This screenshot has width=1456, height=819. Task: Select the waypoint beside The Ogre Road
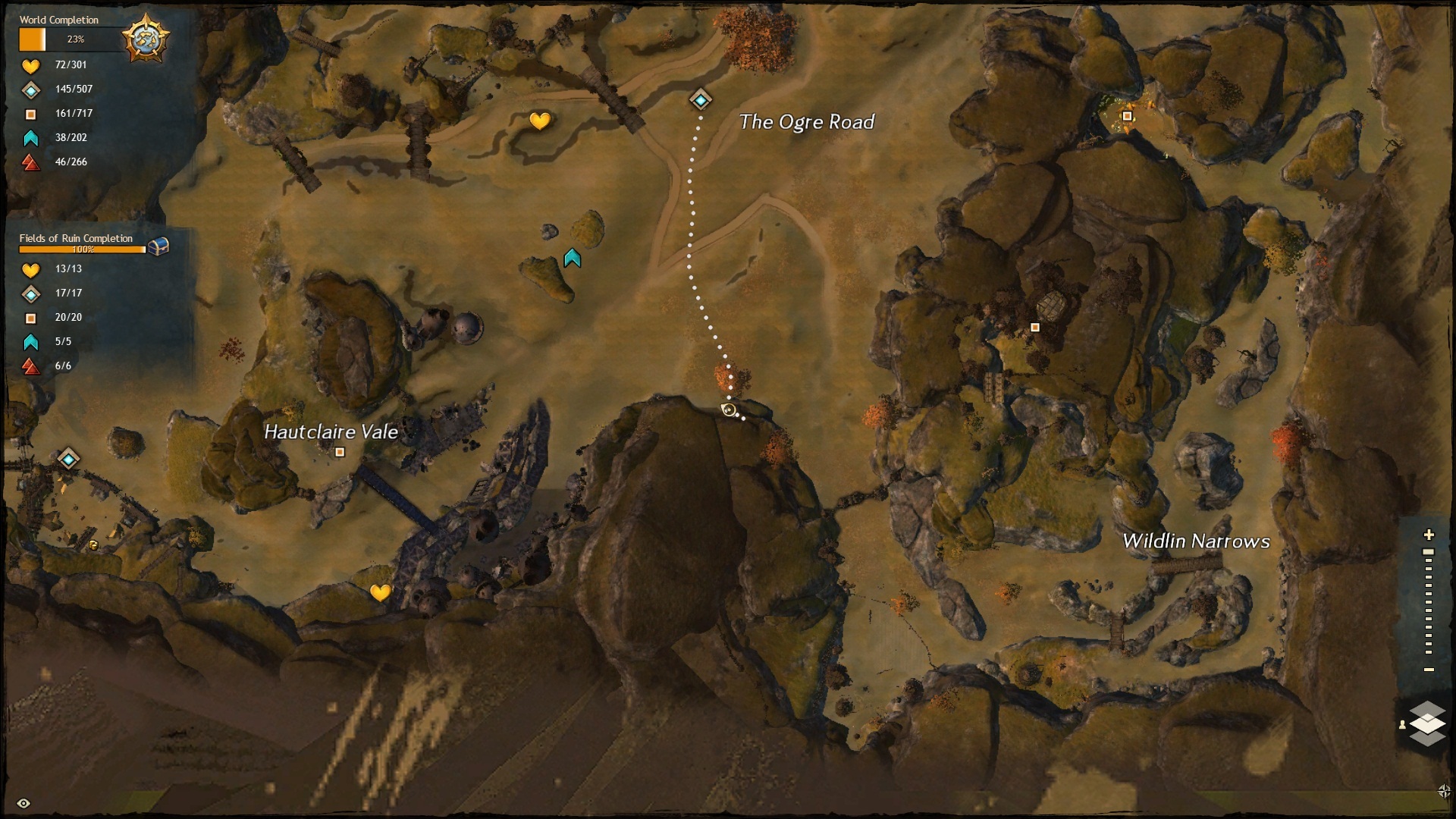(700, 99)
